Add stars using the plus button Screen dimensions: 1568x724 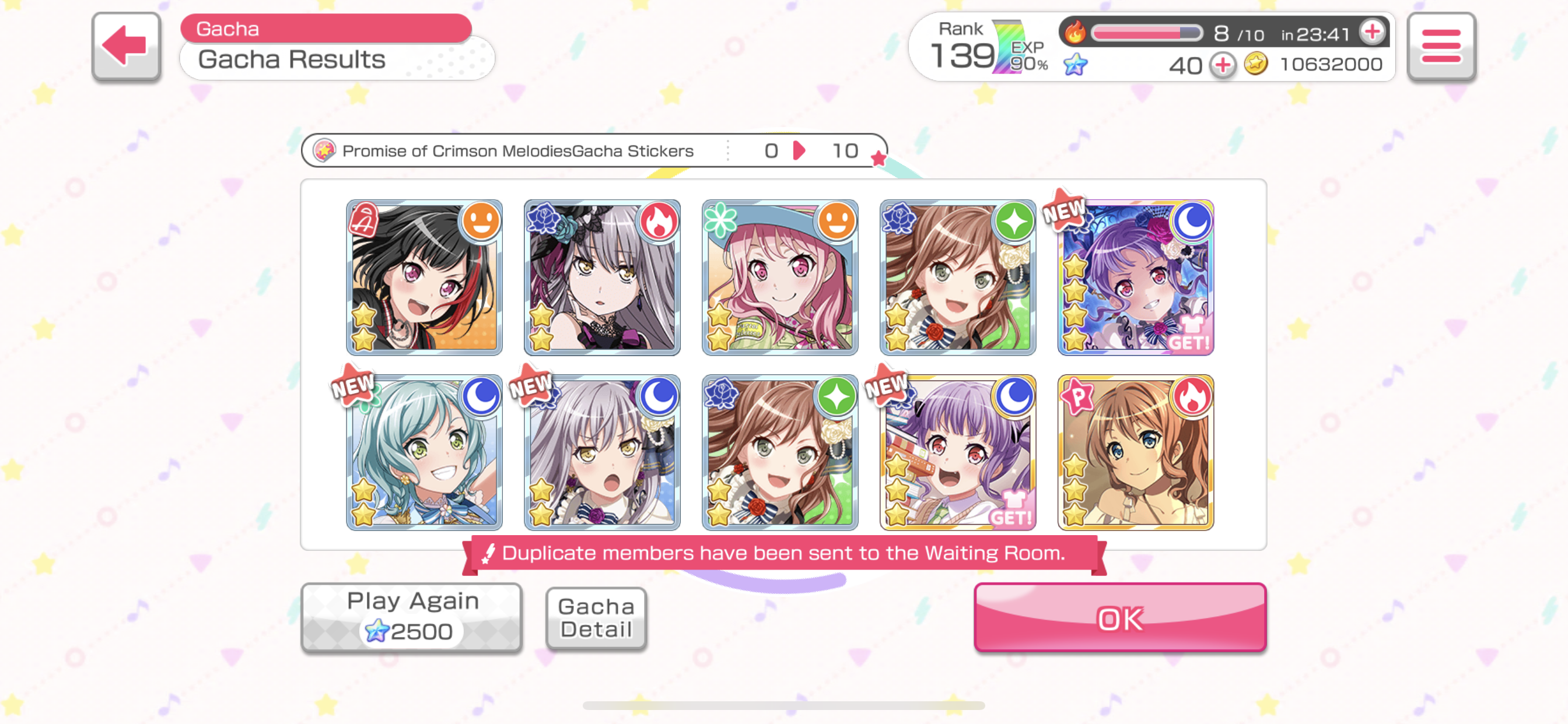pyautogui.click(x=1221, y=65)
